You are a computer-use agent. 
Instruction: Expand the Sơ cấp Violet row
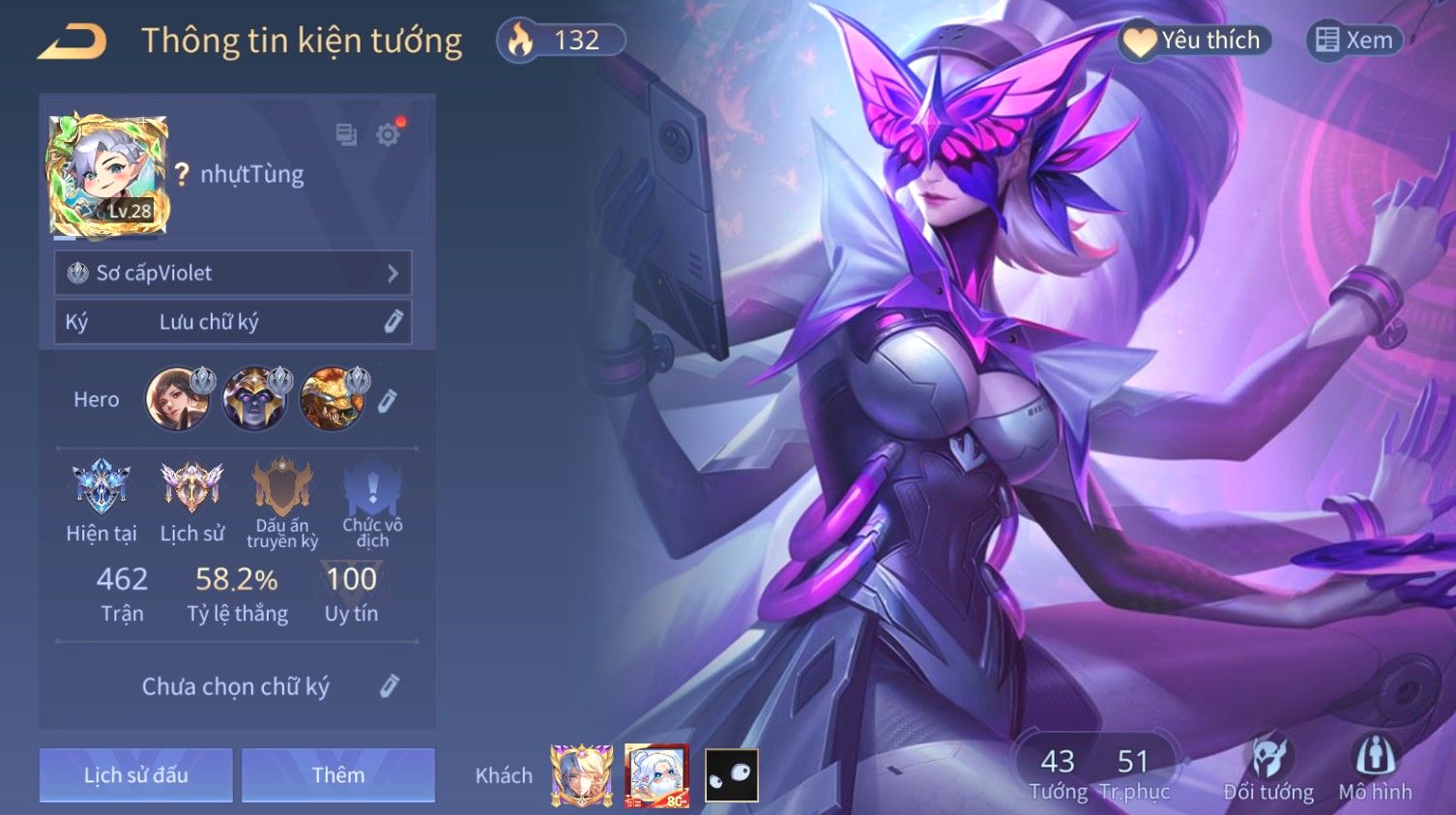233,274
